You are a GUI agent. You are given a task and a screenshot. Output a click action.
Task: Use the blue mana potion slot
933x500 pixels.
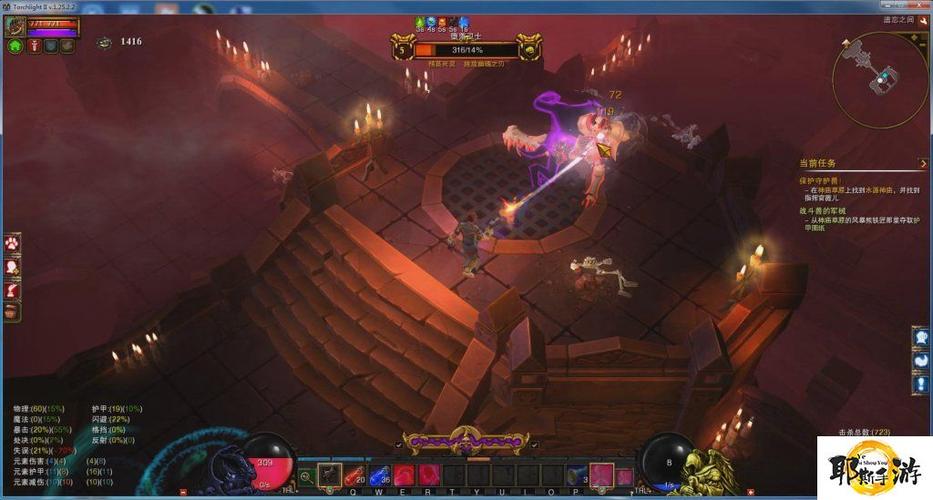(x=380, y=475)
